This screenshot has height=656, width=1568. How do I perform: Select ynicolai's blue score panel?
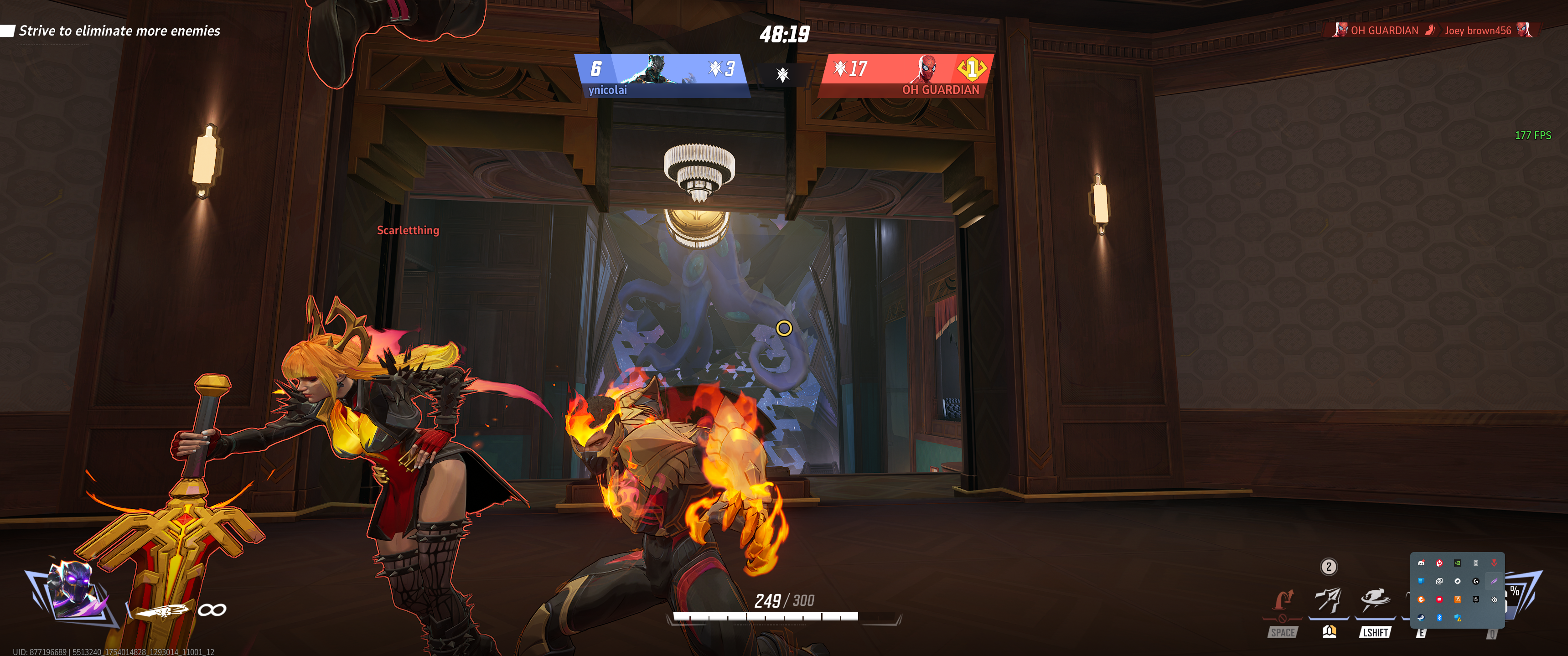click(x=662, y=76)
